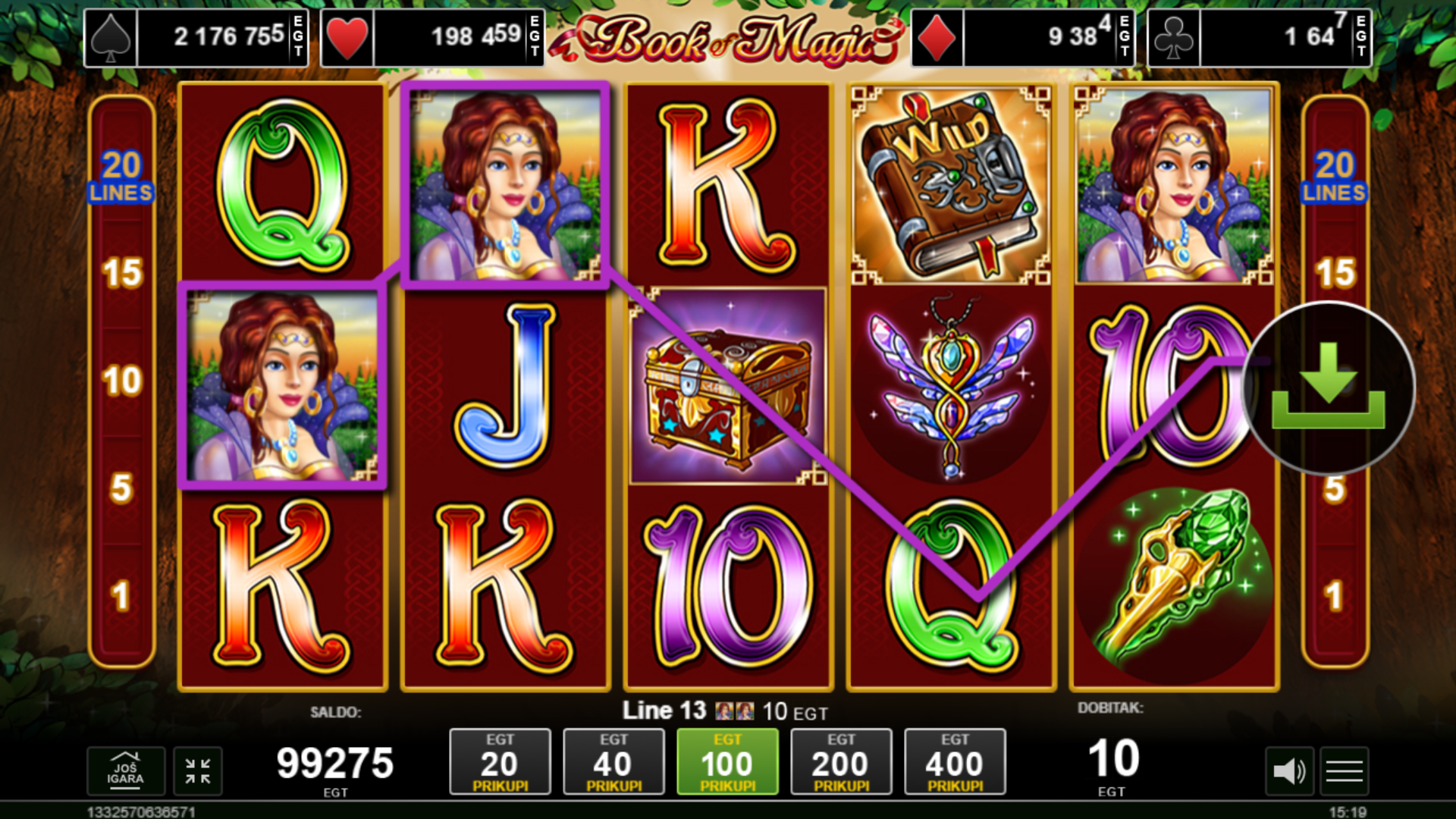1456x819 pixels.
Task: Choose the 40 EGT bet button
Action: coord(613,762)
